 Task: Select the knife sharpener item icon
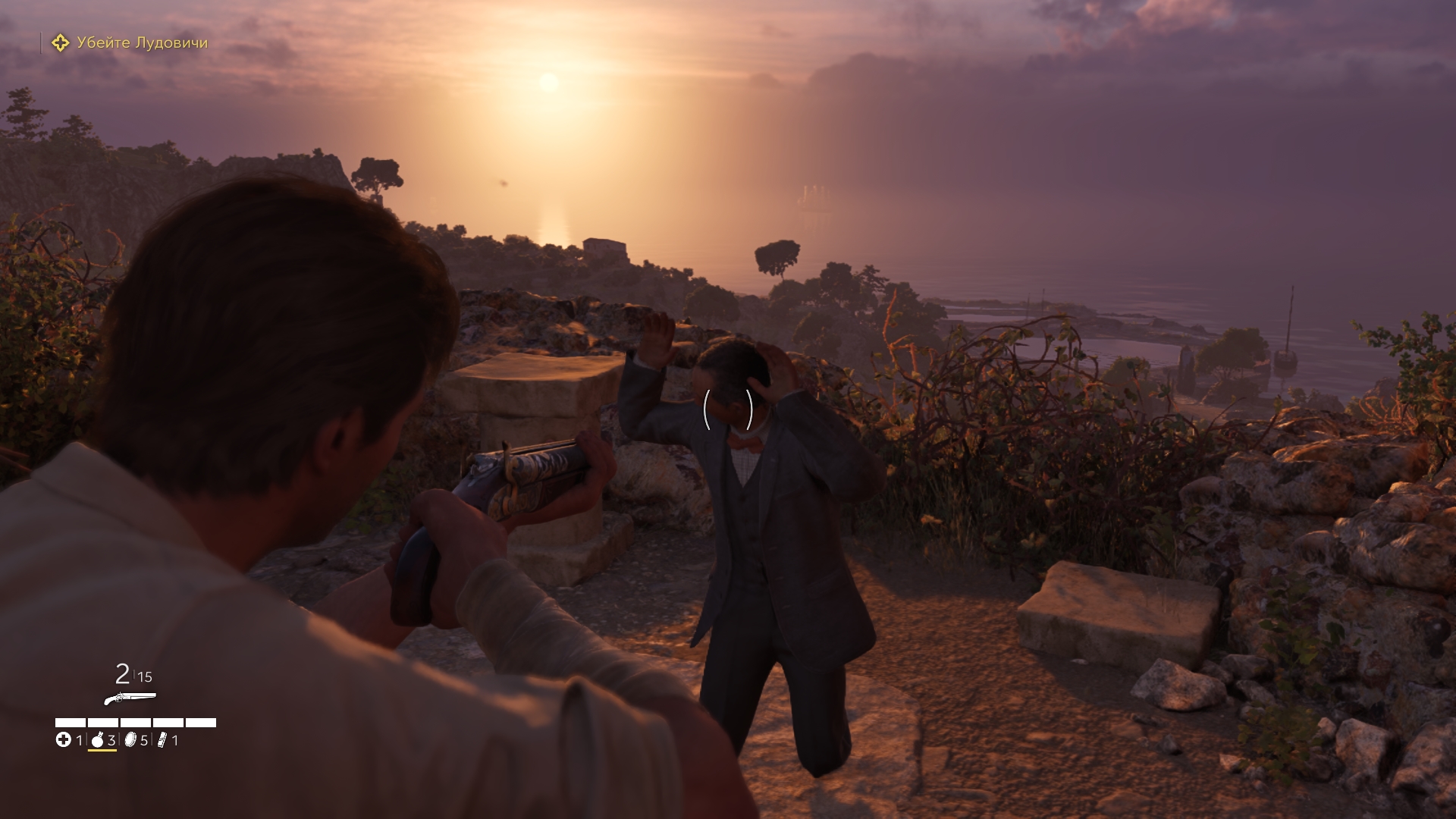(x=162, y=740)
